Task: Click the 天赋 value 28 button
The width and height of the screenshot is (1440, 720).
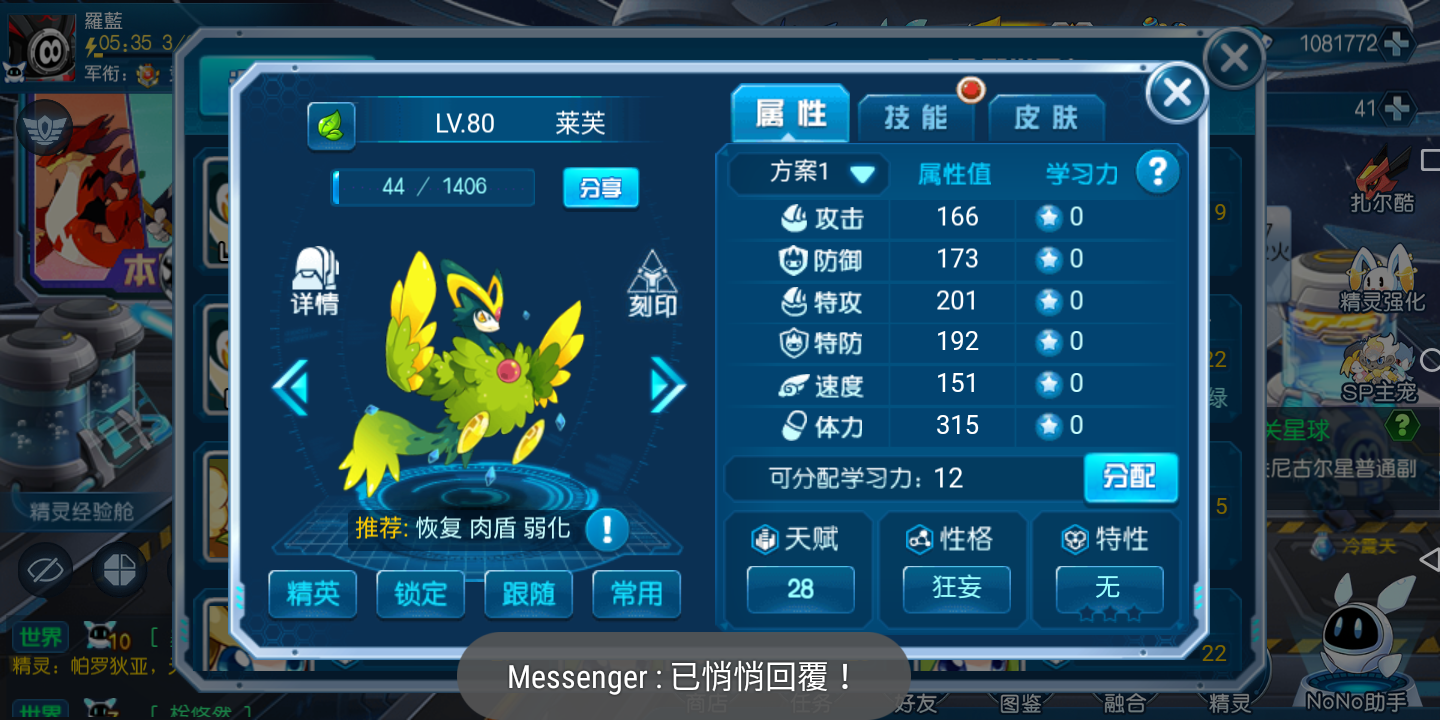Action: [x=800, y=588]
